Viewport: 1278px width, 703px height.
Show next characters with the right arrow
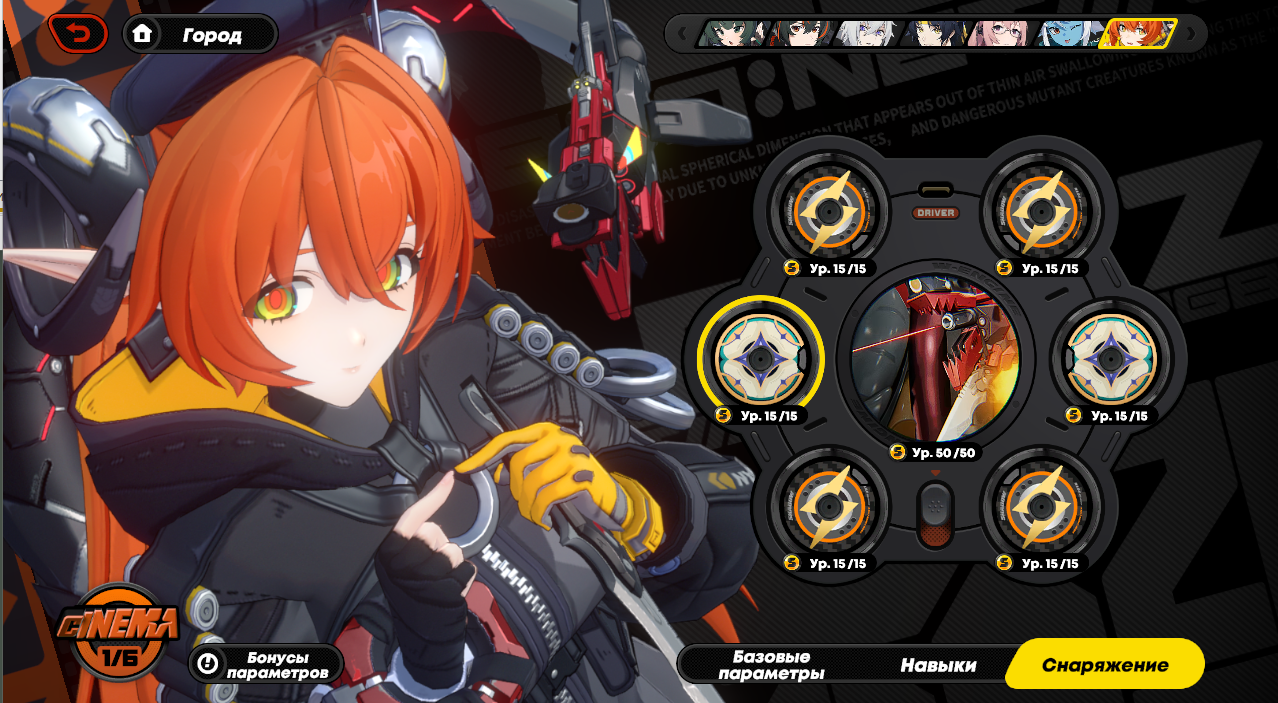(x=1191, y=34)
